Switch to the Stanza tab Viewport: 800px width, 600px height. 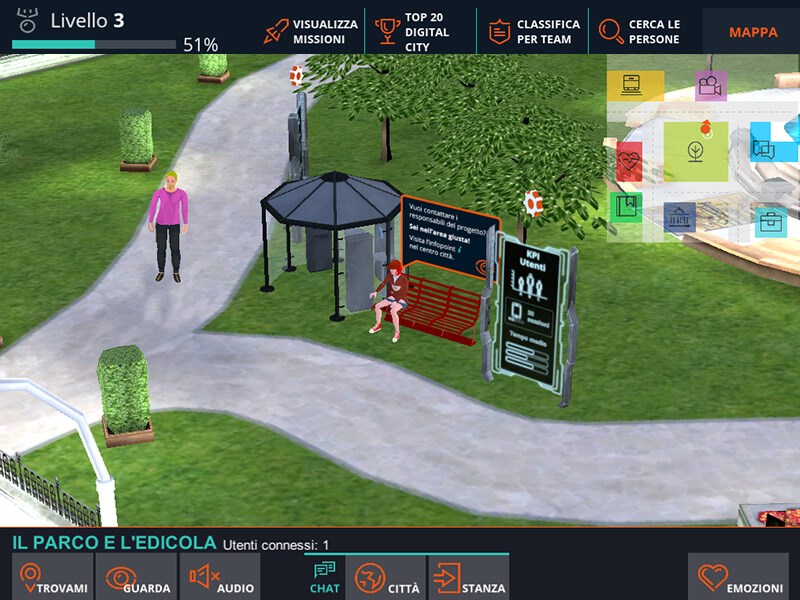tap(470, 578)
